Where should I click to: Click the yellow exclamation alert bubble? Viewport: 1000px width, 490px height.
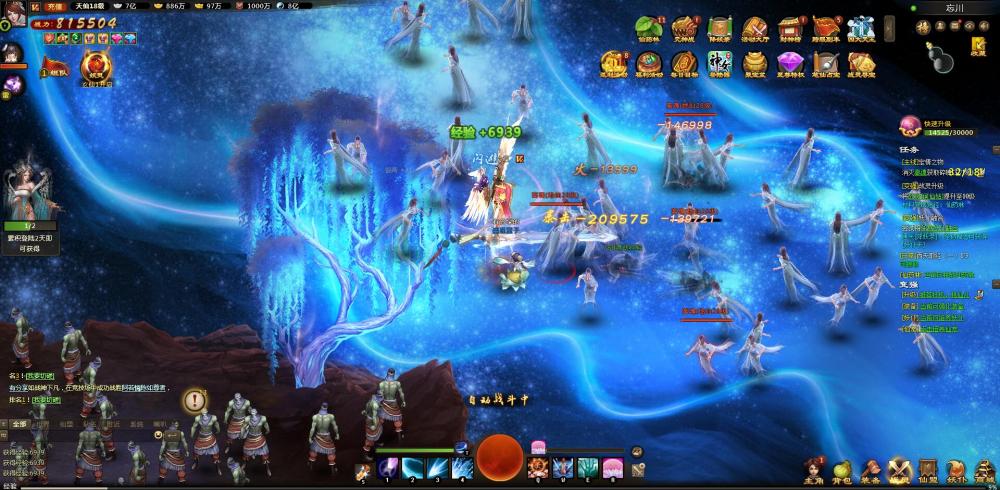(194, 400)
